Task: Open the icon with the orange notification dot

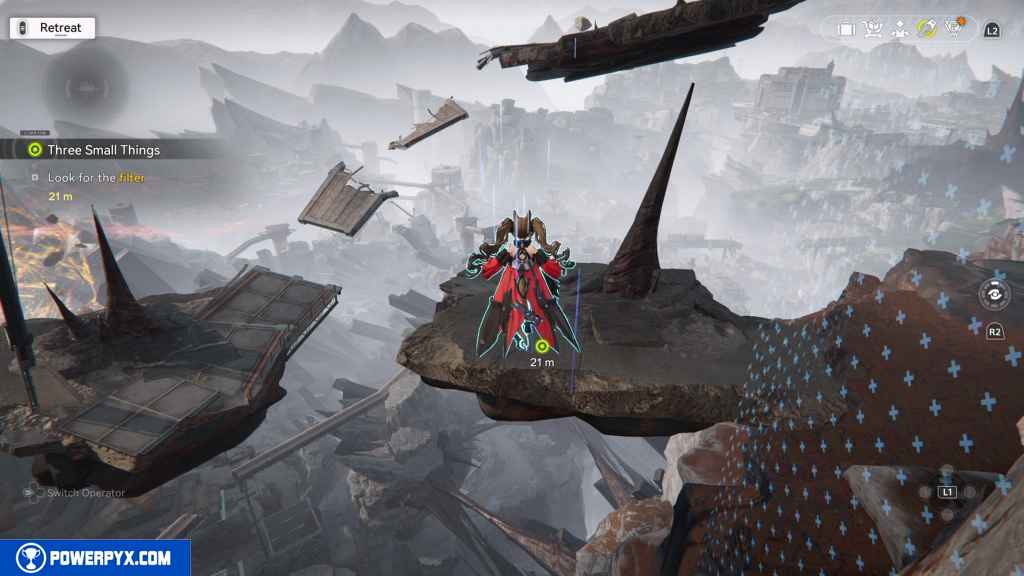Action: (953, 28)
